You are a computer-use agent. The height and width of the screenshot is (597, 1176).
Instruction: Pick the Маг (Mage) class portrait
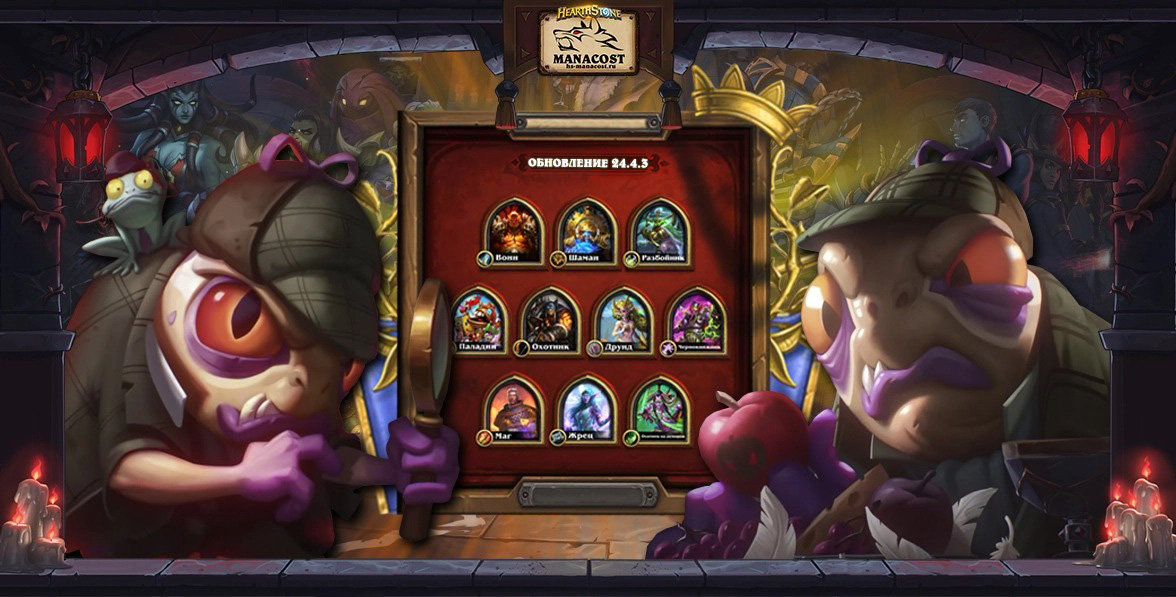(514, 407)
